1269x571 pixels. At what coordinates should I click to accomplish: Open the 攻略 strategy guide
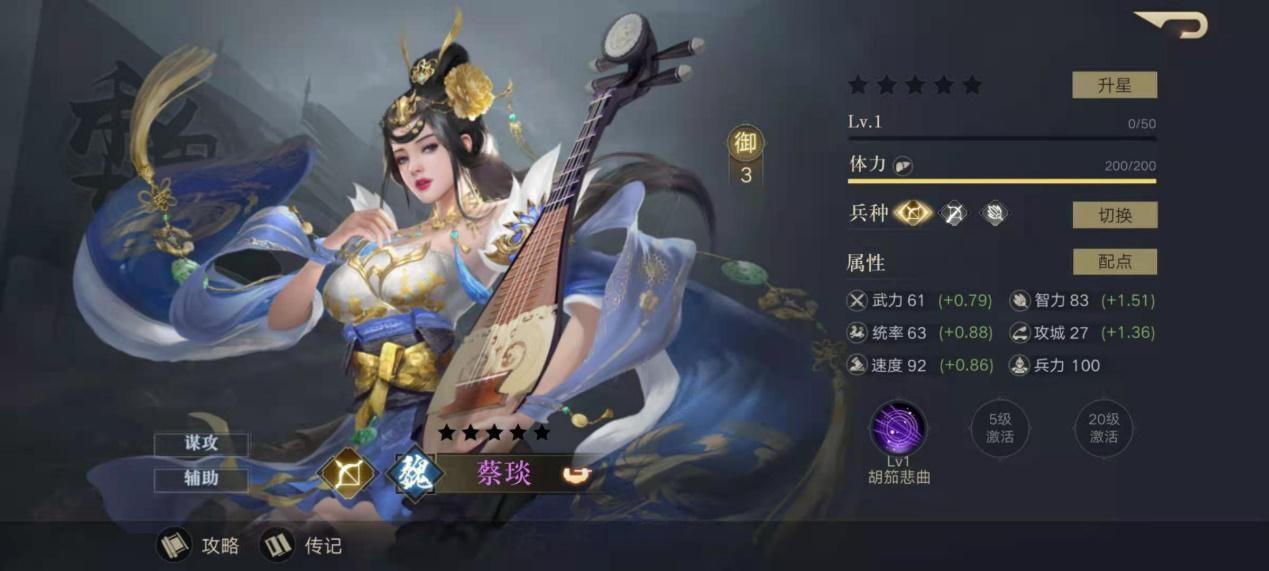[201, 545]
